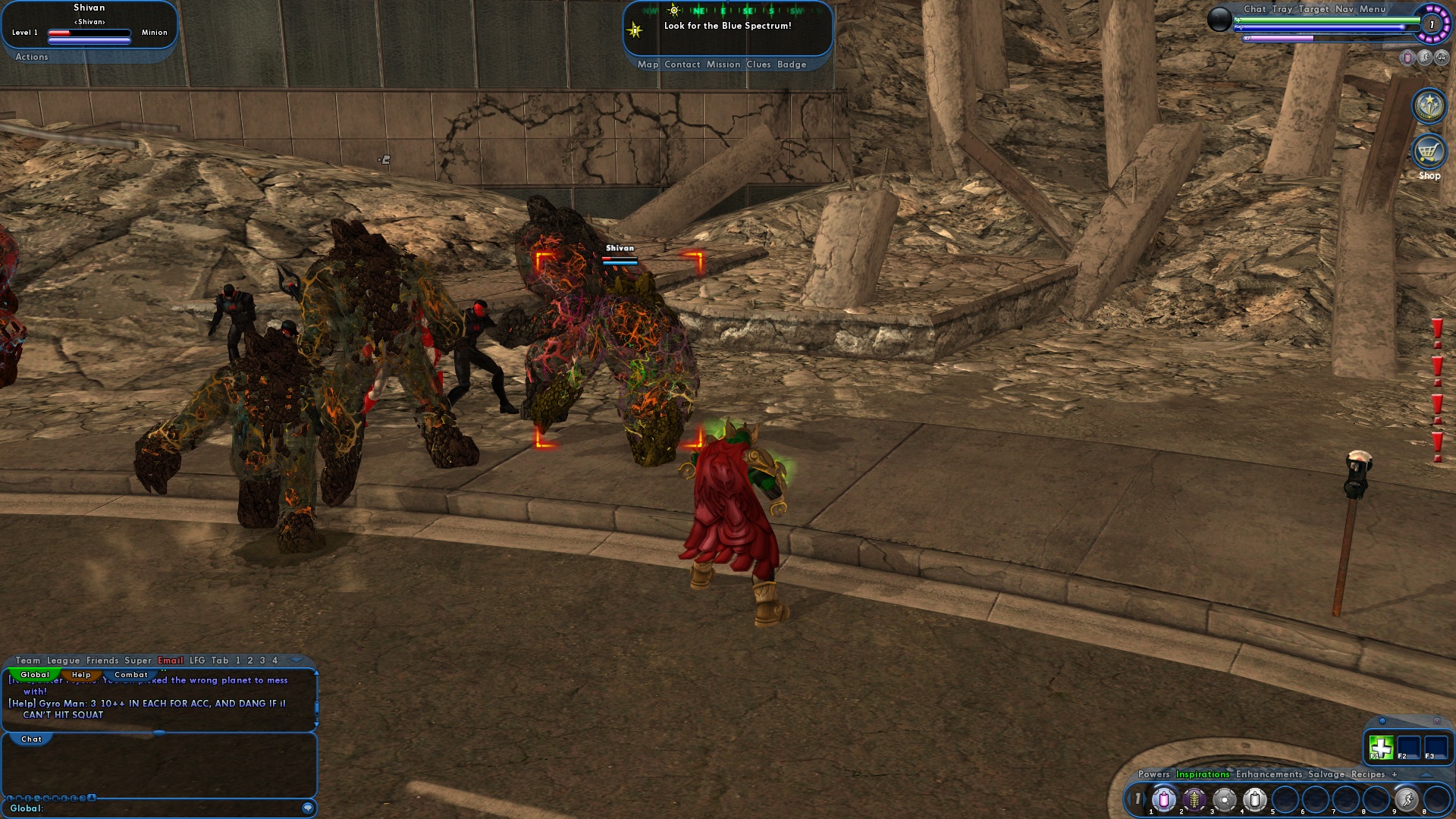Activate the purple inspiration in slot 2
The height and width of the screenshot is (819, 1456).
pyautogui.click(x=1194, y=801)
